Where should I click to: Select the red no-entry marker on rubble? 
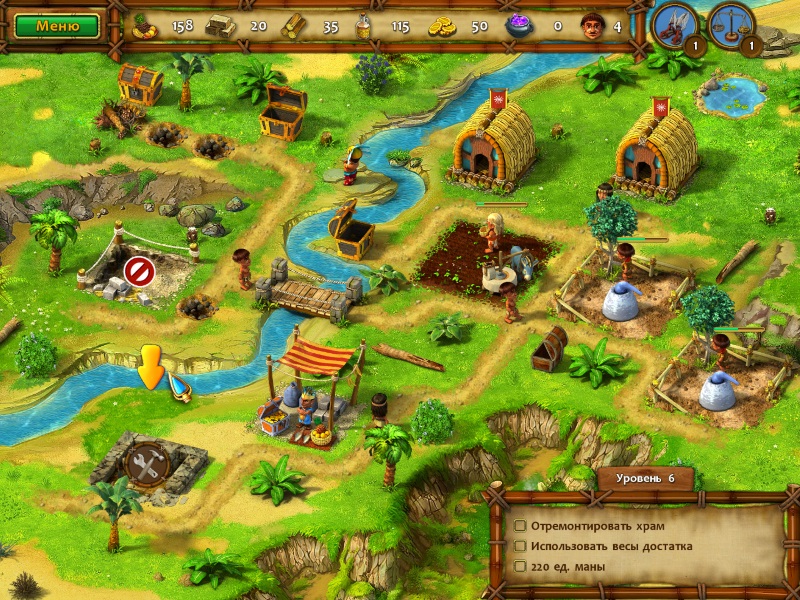point(137,270)
